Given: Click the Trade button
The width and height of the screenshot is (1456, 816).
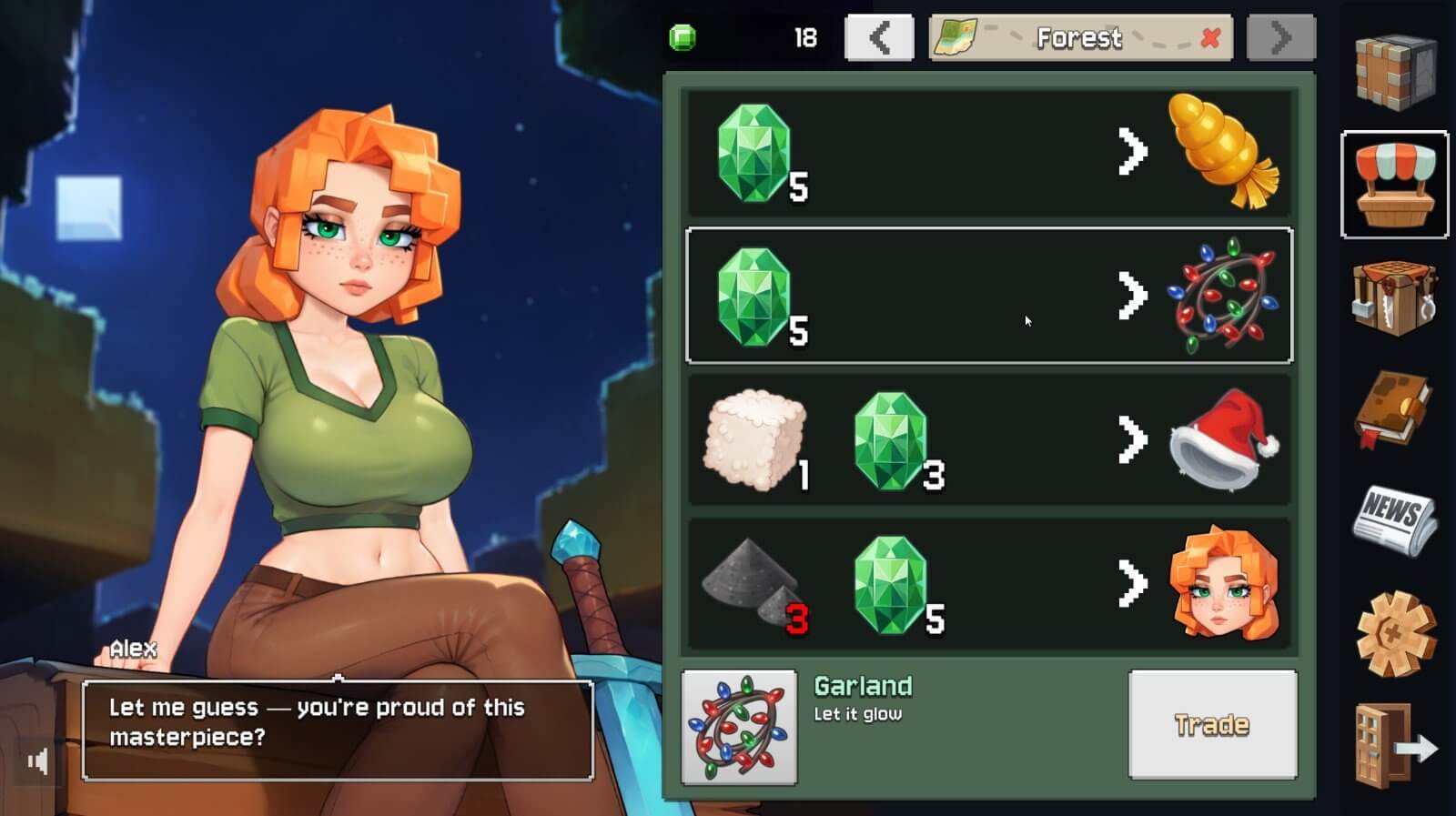Looking at the screenshot, I should coord(1212,725).
